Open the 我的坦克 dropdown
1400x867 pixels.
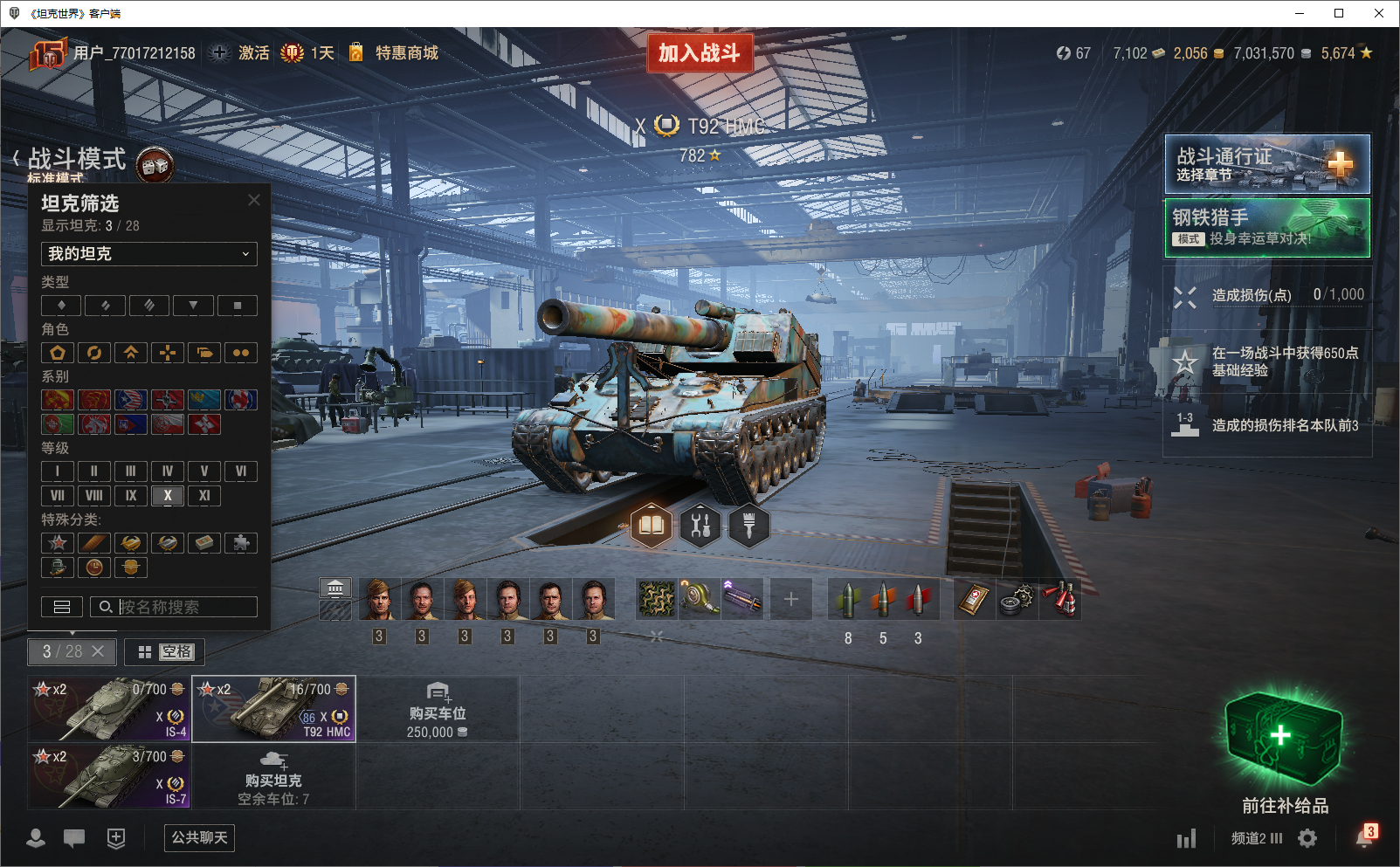click(149, 254)
